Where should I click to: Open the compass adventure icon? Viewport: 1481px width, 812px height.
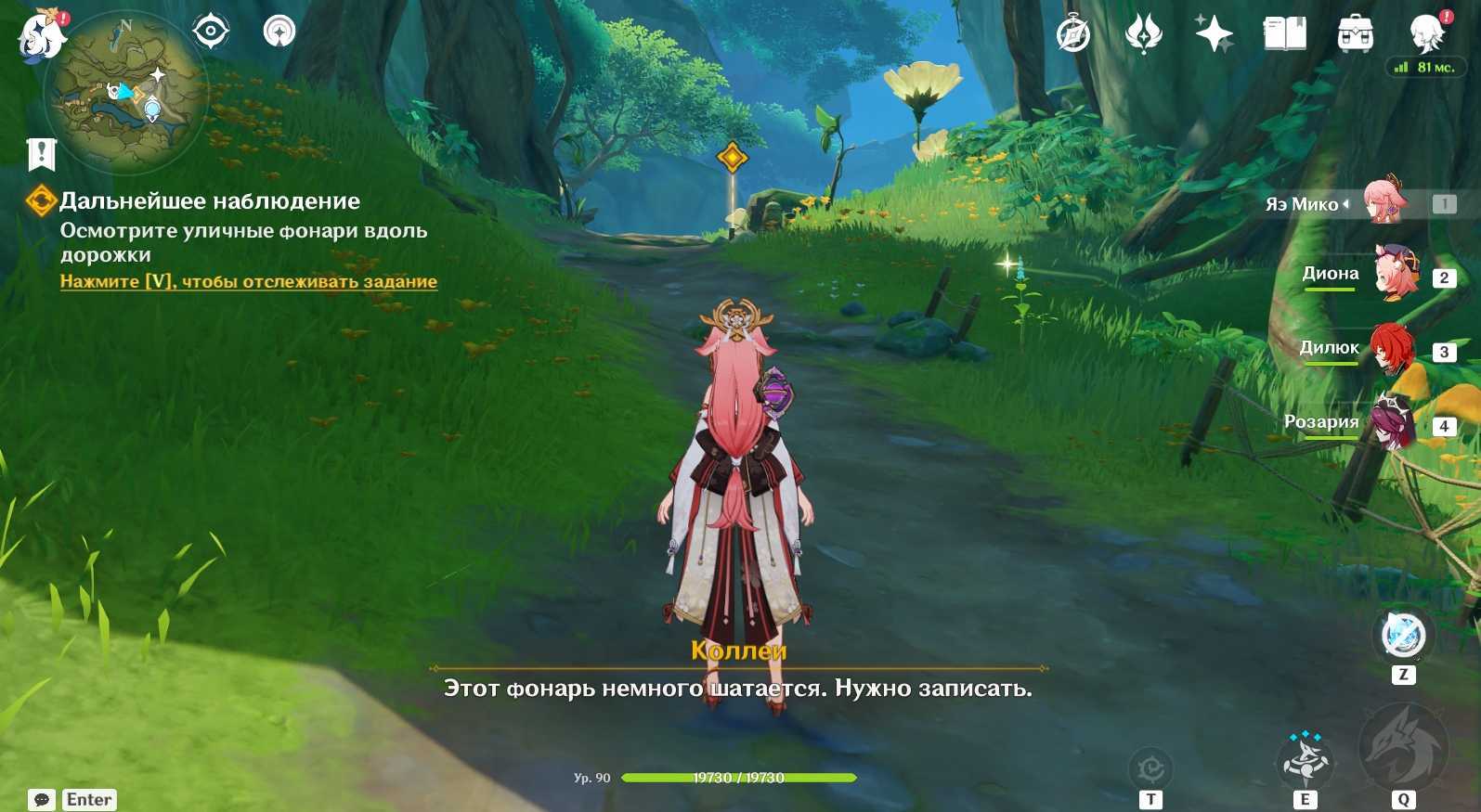(x=1073, y=35)
